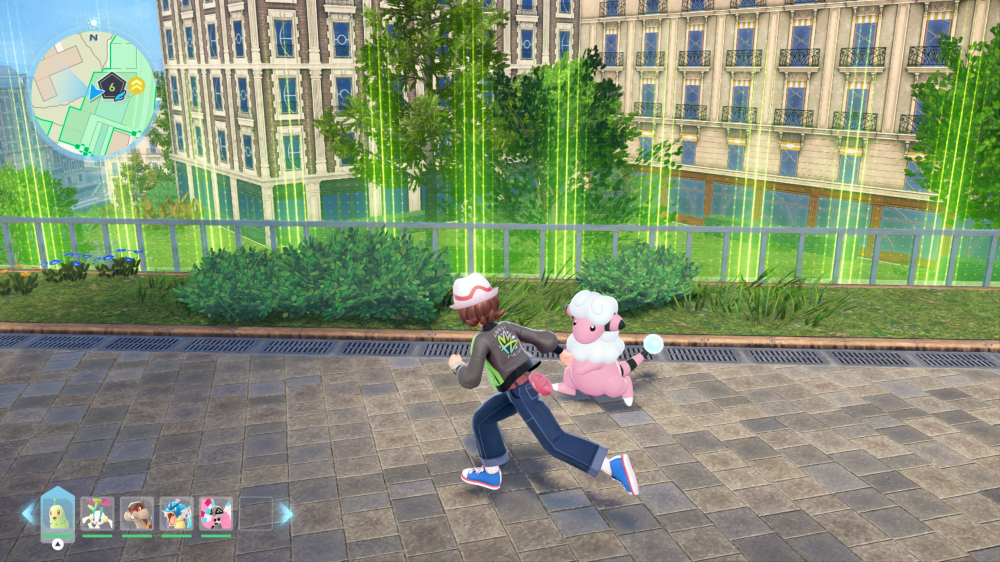The height and width of the screenshot is (562, 1000).
Task: Choose the pink-winged Pokémon party slot
Action: pos(216,514)
